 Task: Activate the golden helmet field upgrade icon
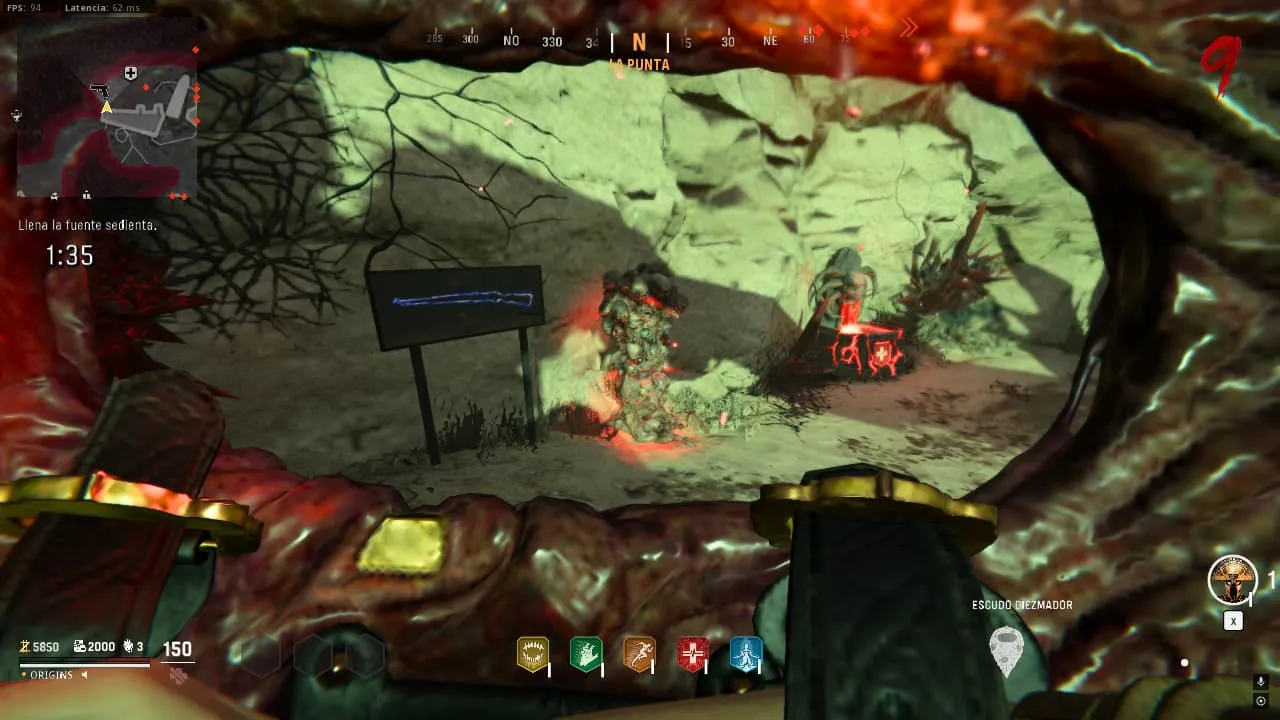click(1232, 580)
